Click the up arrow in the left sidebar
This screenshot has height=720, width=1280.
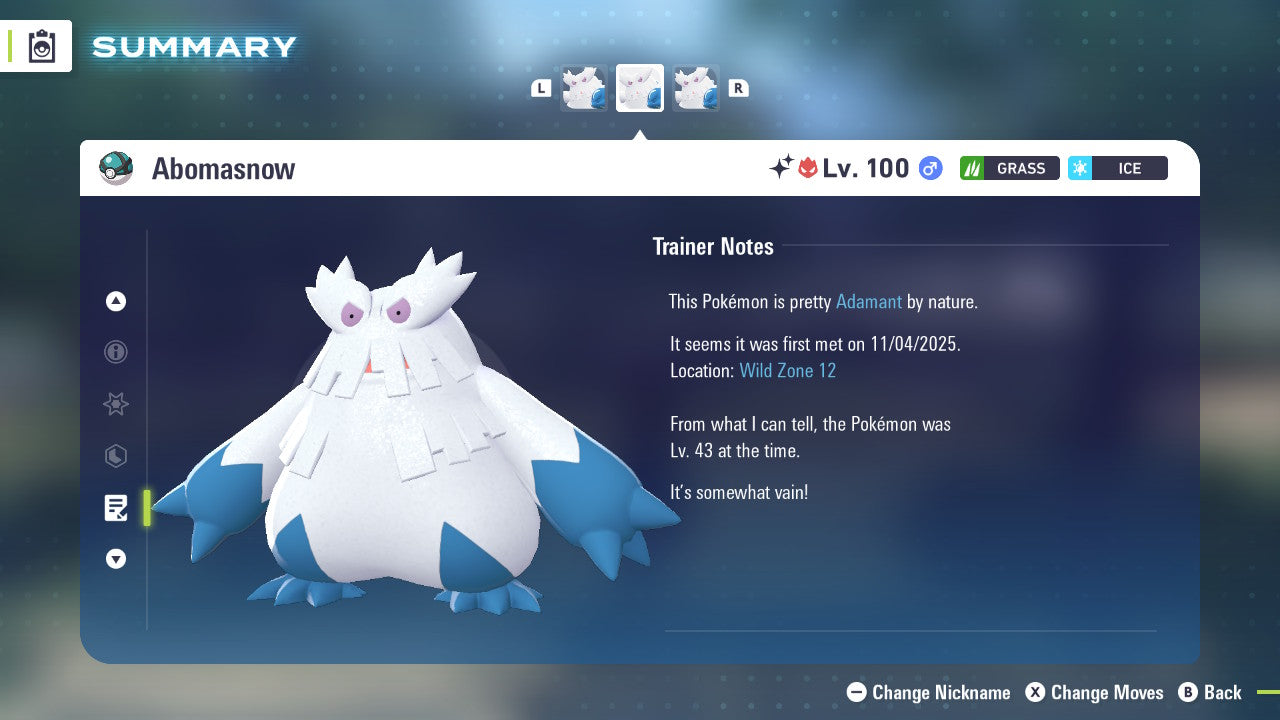click(x=115, y=301)
